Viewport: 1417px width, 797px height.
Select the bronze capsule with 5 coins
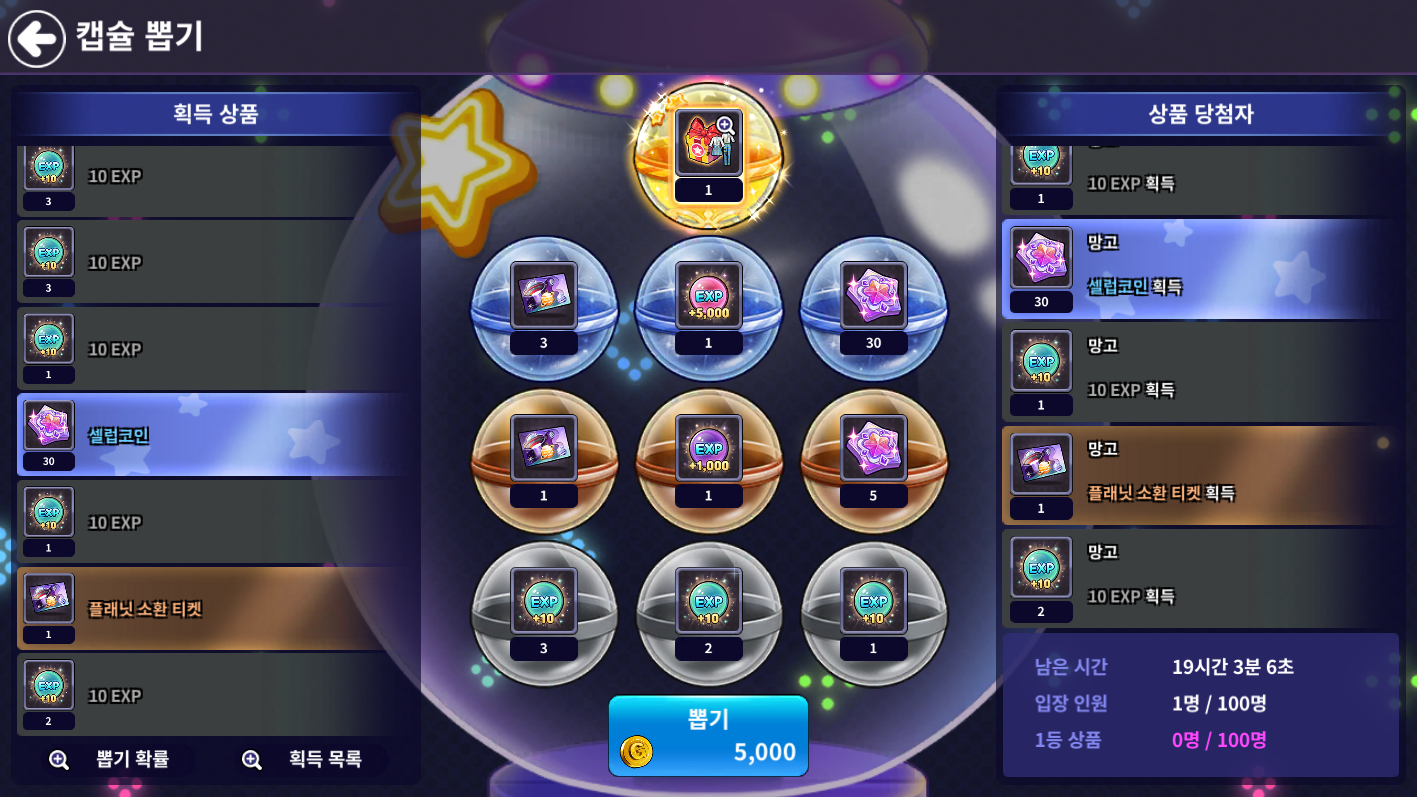[874, 459]
